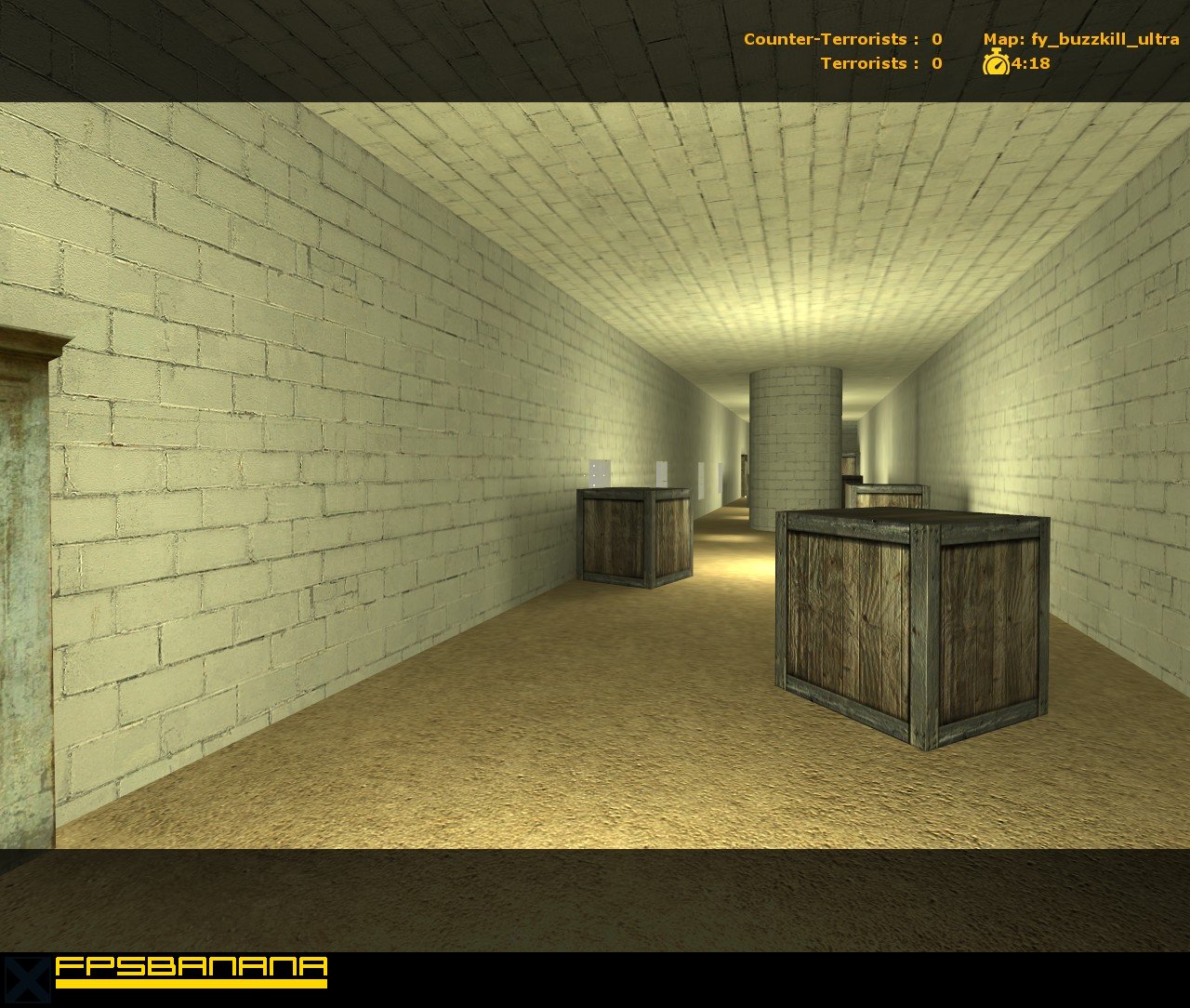This screenshot has height=1008, width=1190.
Task: Click the map name fy_buzzkill_ultra text
Action: [1102, 39]
